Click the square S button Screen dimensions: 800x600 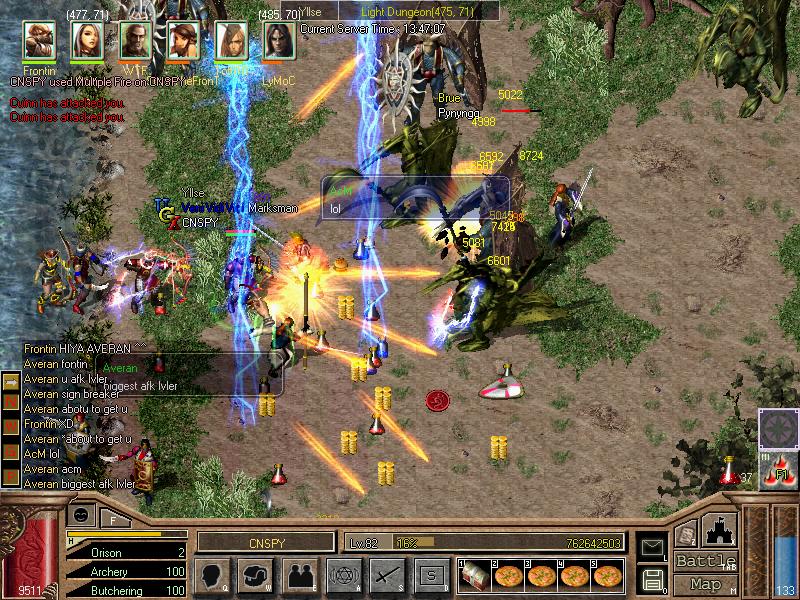coord(431,575)
